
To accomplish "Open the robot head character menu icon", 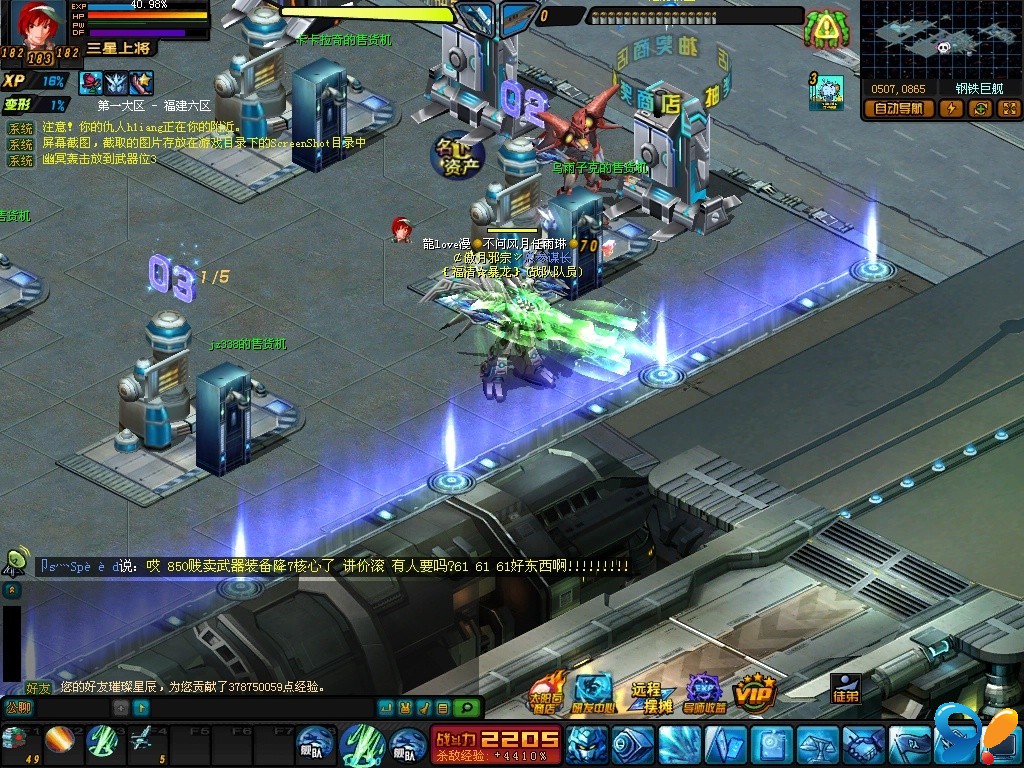I will (586, 744).
